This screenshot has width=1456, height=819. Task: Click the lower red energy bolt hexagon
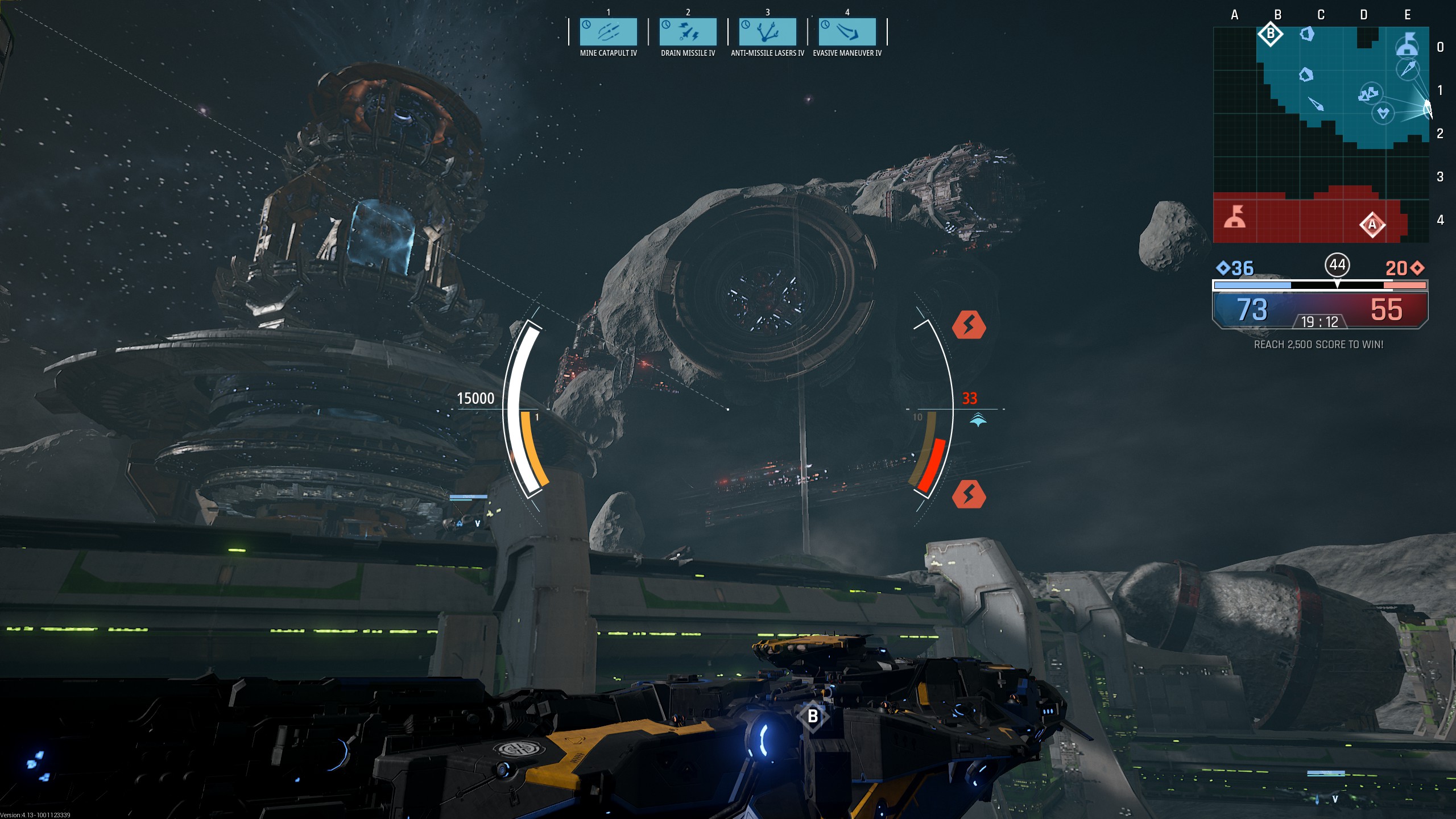tap(969, 494)
